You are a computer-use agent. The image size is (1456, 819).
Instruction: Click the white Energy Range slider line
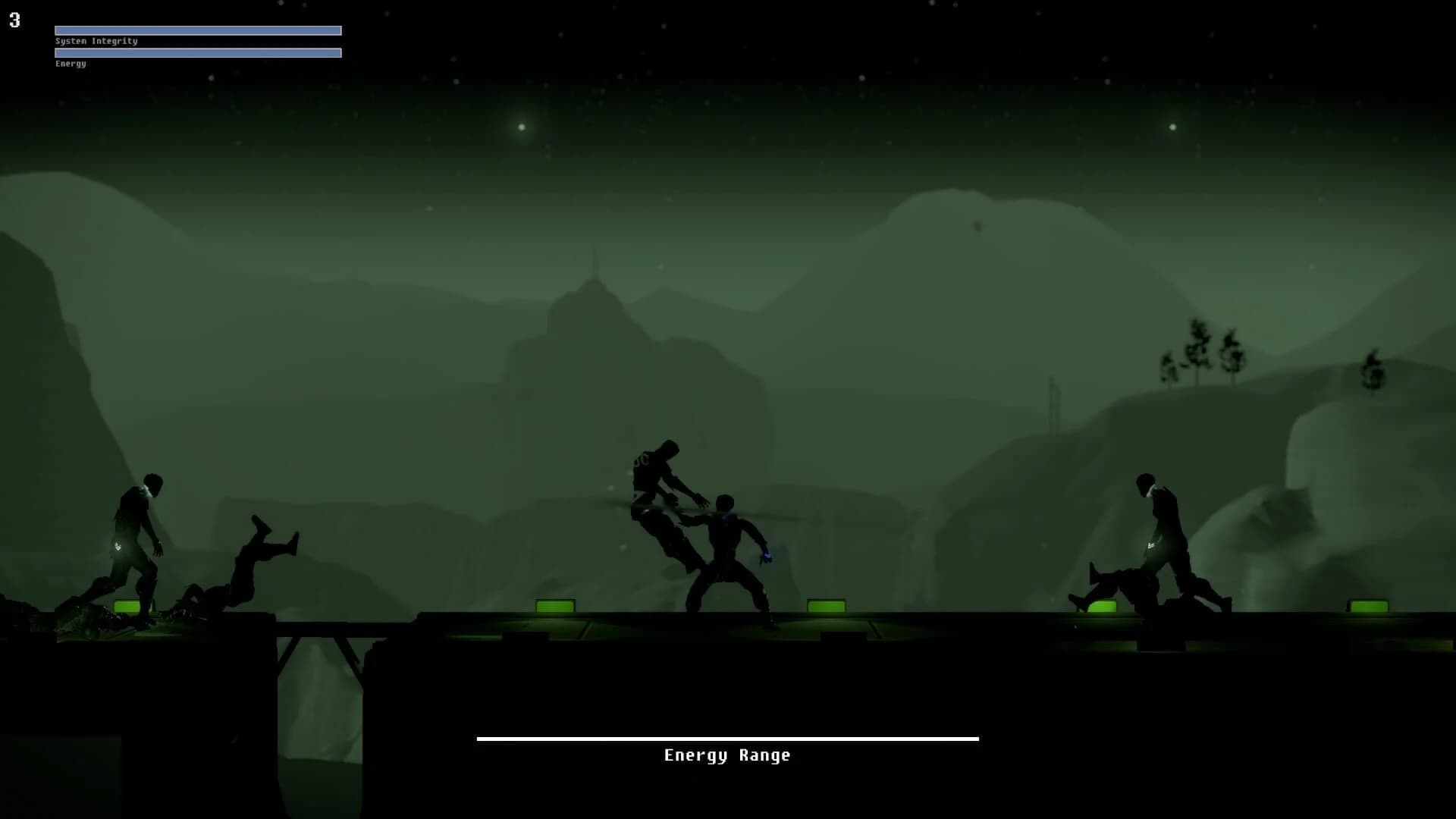pyautogui.click(x=726, y=738)
